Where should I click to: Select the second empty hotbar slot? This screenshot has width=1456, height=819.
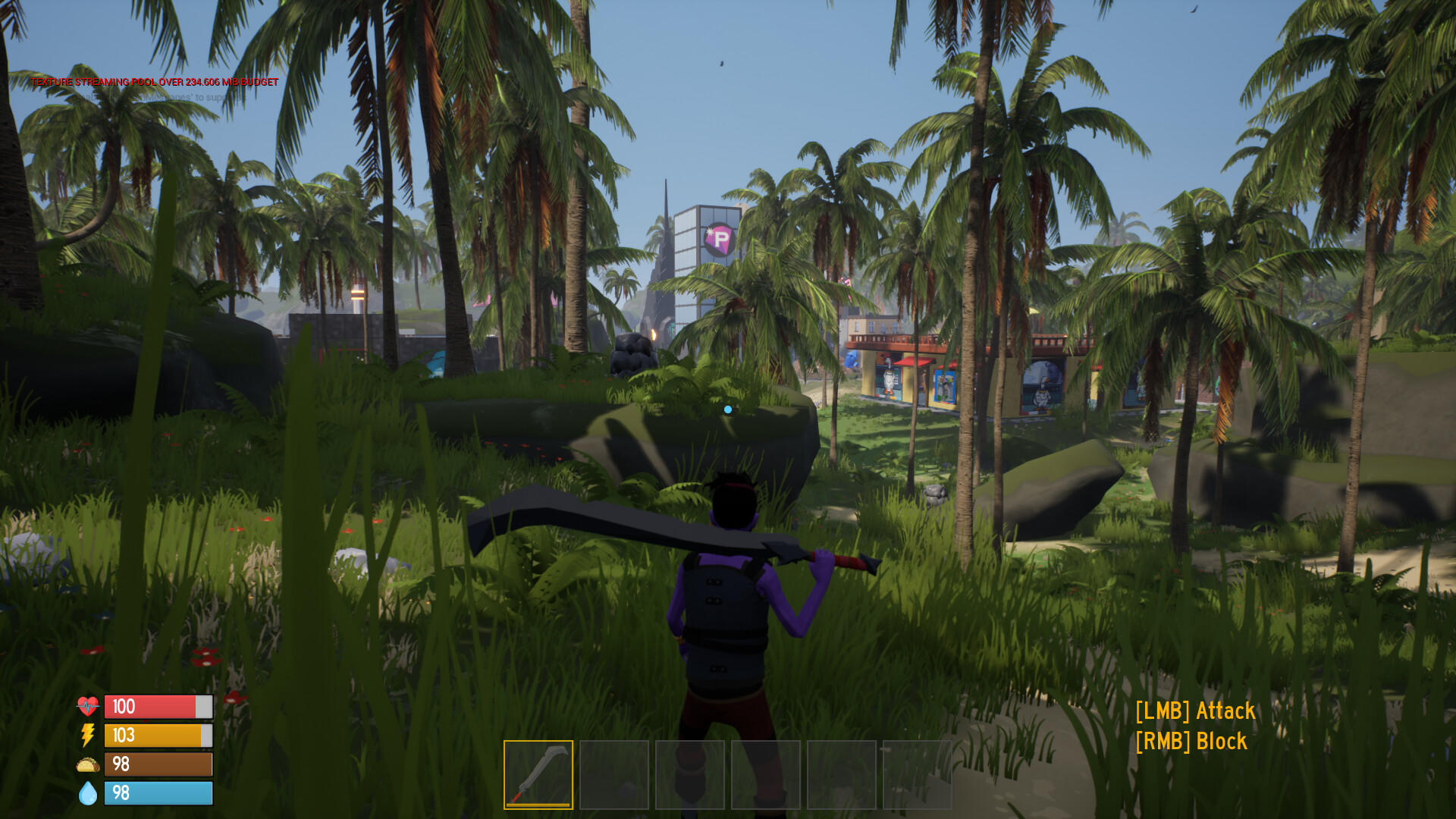pos(613,775)
